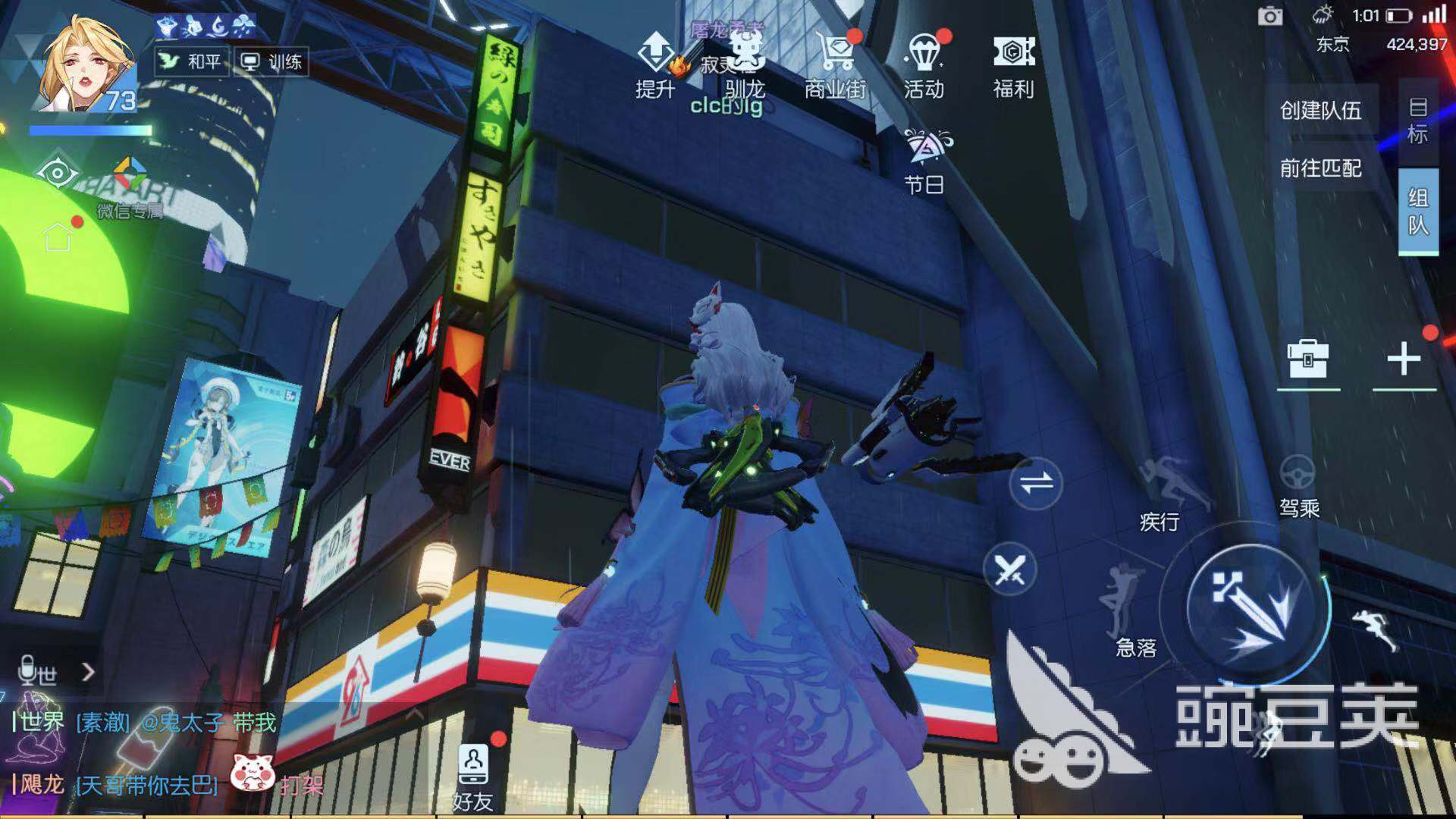Open the briefcase inventory icon
The width and height of the screenshot is (1456, 819).
1307,359
